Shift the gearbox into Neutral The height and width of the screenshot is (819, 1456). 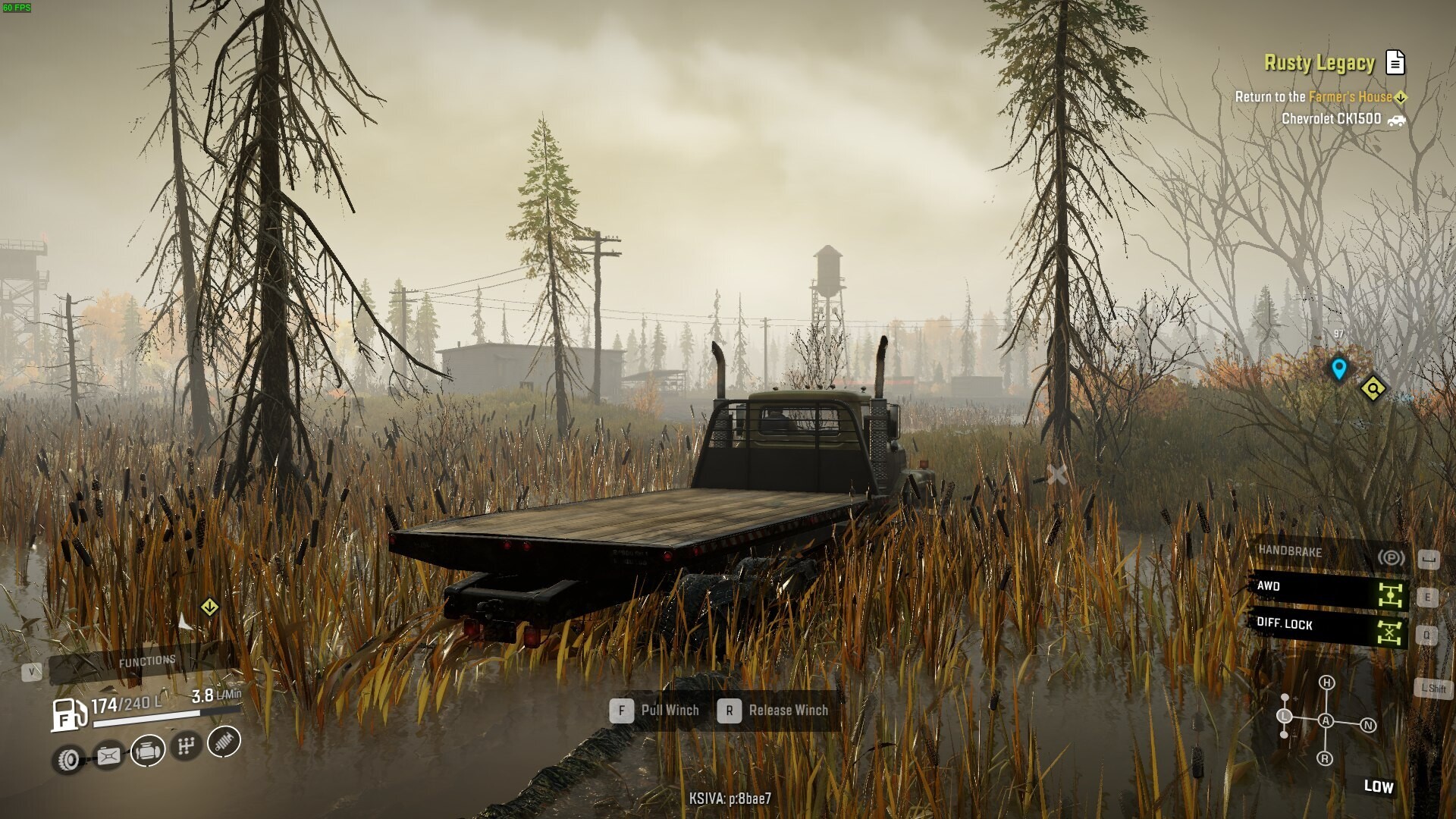(1368, 725)
